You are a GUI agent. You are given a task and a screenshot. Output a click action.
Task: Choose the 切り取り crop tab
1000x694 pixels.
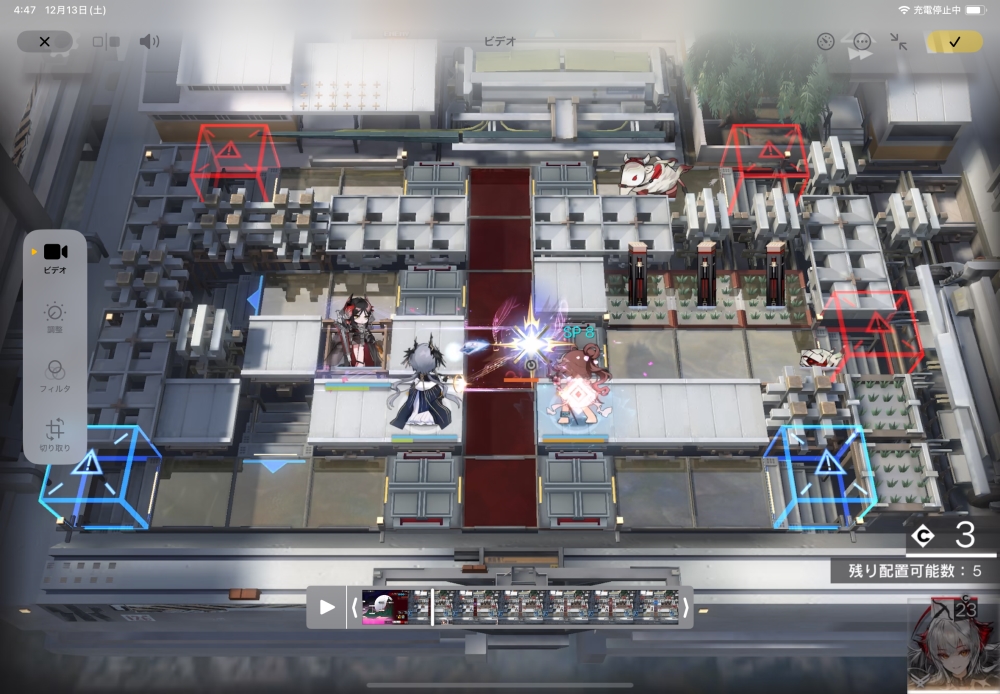coord(55,435)
